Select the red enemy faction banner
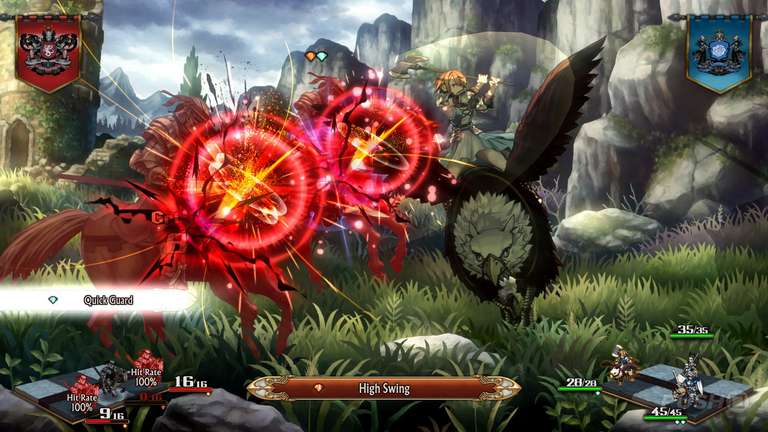The image size is (768, 432). pos(47,49)
